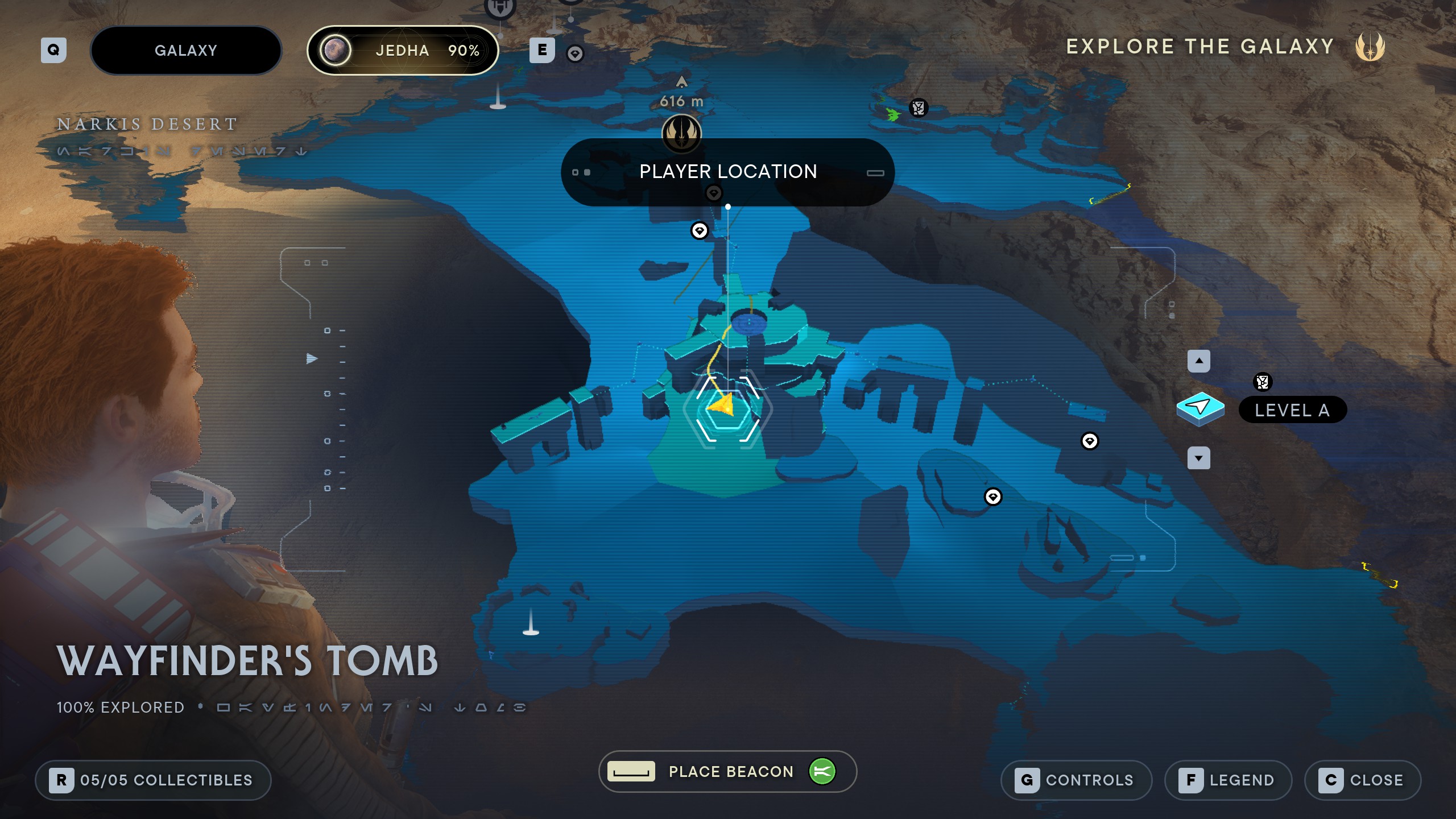Select the Jedi objective emblem marker
The height and width of the screenshot is (819, 1456).
(x=681, y=133)
